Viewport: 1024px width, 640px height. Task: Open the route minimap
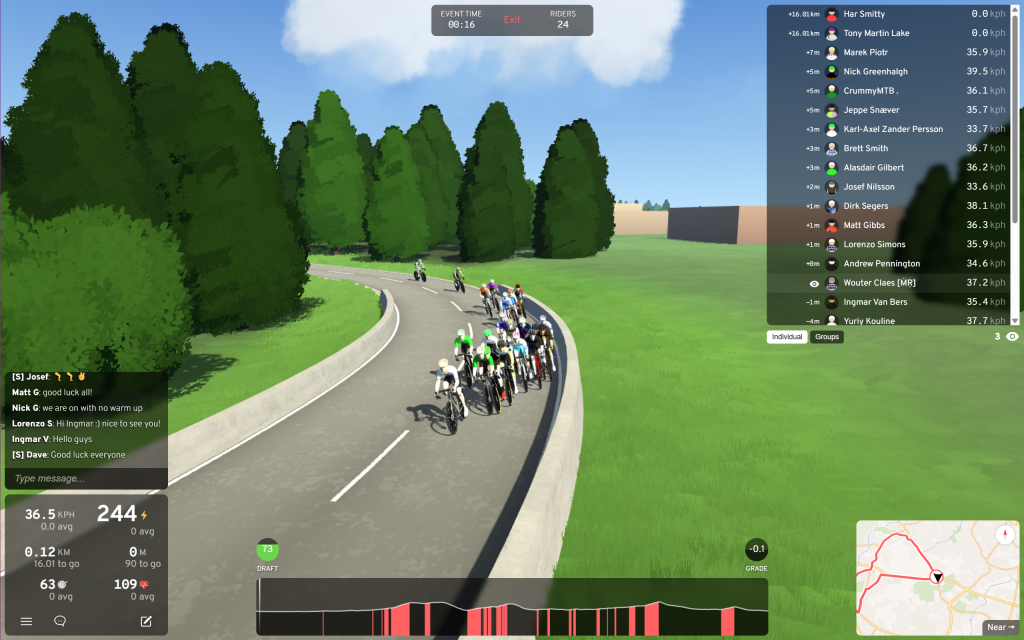point(920,575)
